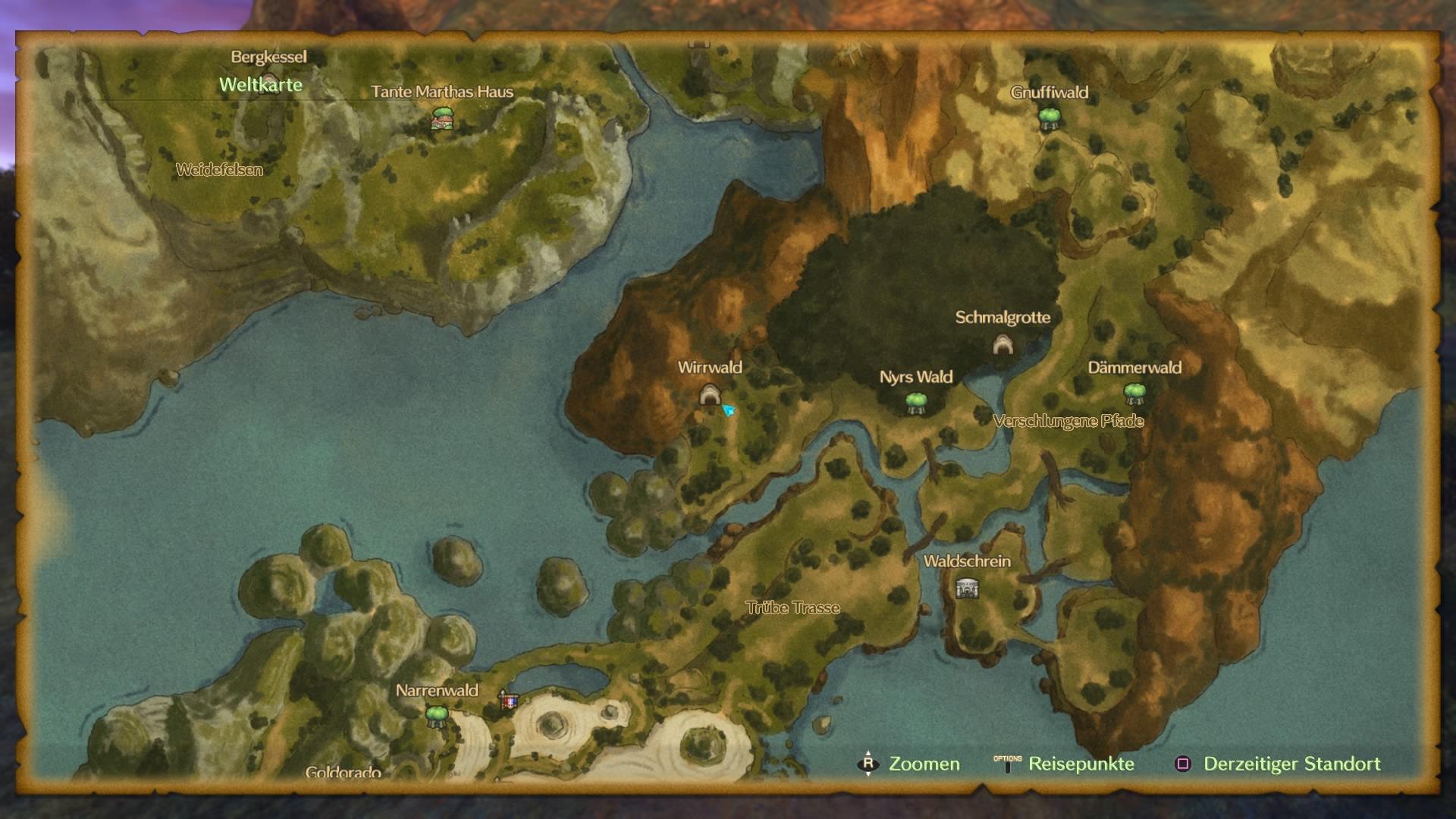Select the Wirrwald cave entrance marker
Screen dimensions: 1456x819
[709, 394]
